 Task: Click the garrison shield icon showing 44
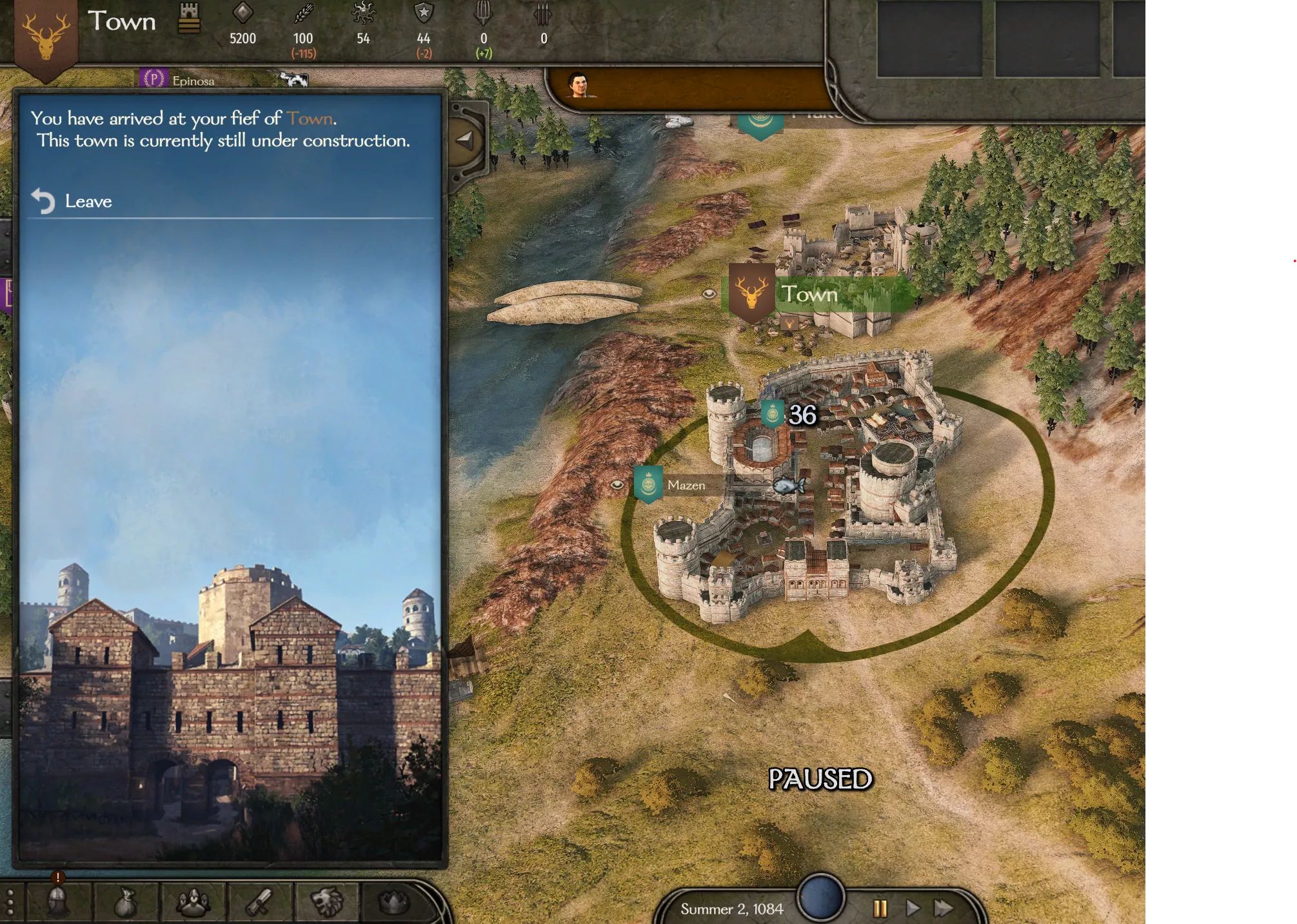pyautogui.click(x=424, y=11)
